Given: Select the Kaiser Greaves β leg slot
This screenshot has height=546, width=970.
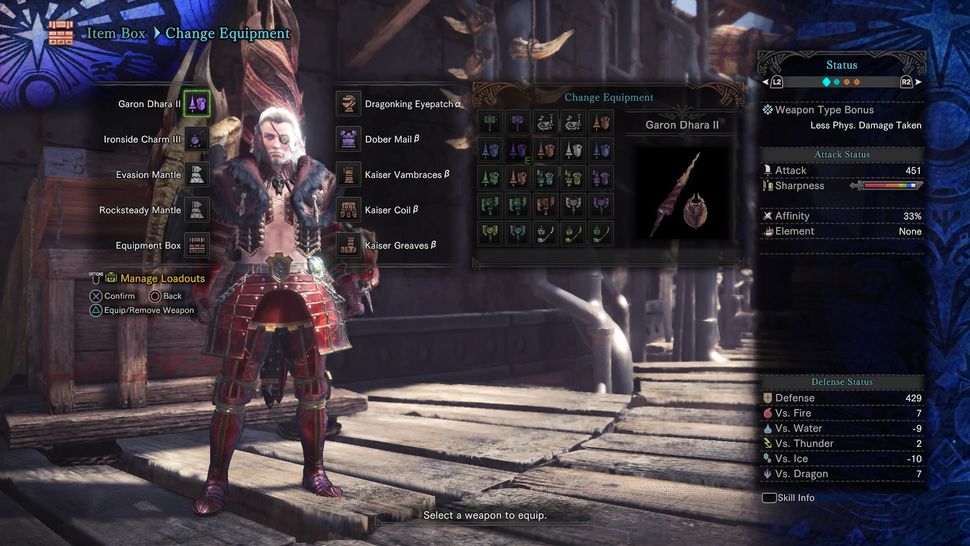Looking at the screenshot, I should point(349,245).
